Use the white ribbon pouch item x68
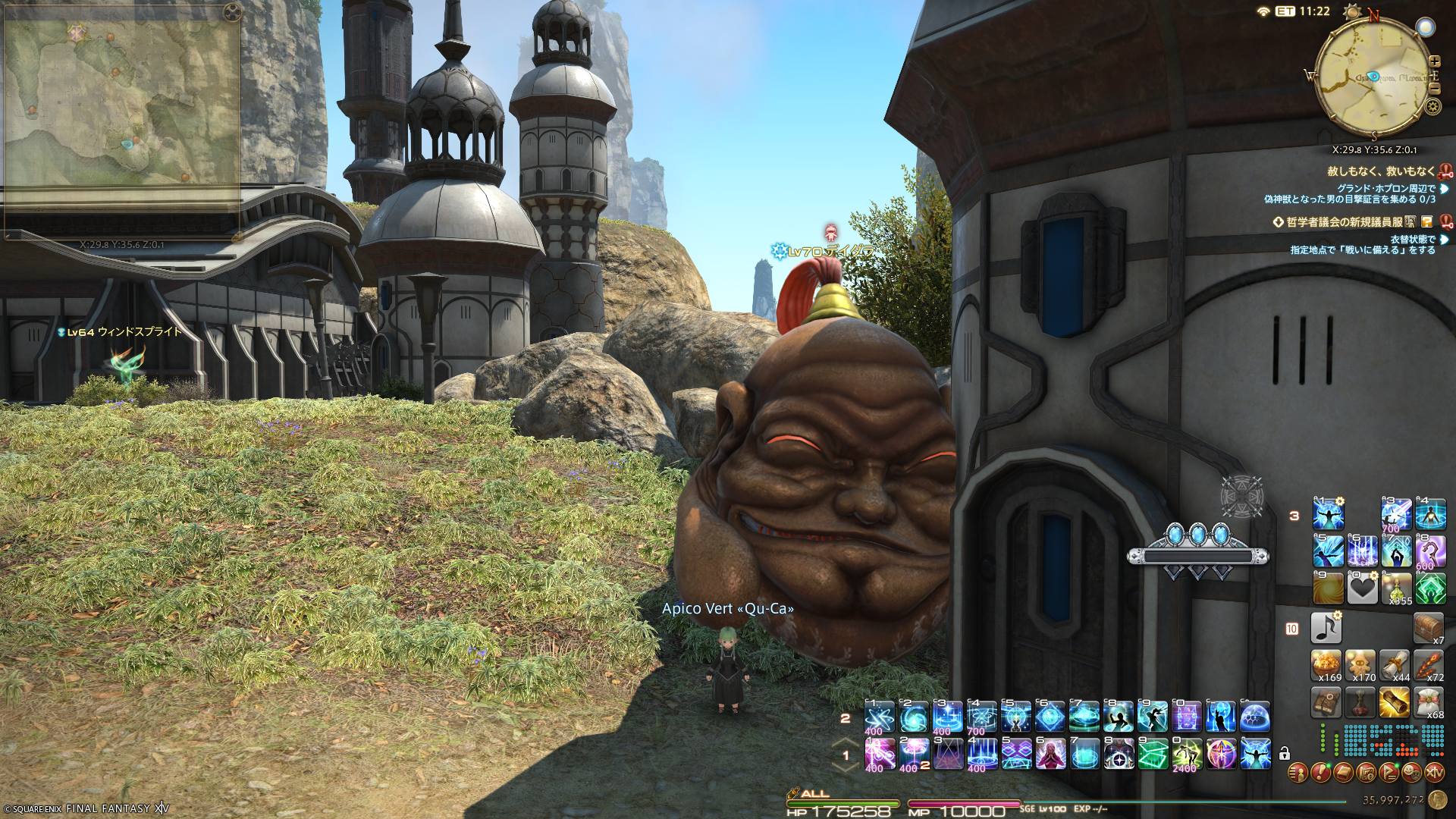The image size is (1456, 819). pyautogui.click(x=1429, y=703)
